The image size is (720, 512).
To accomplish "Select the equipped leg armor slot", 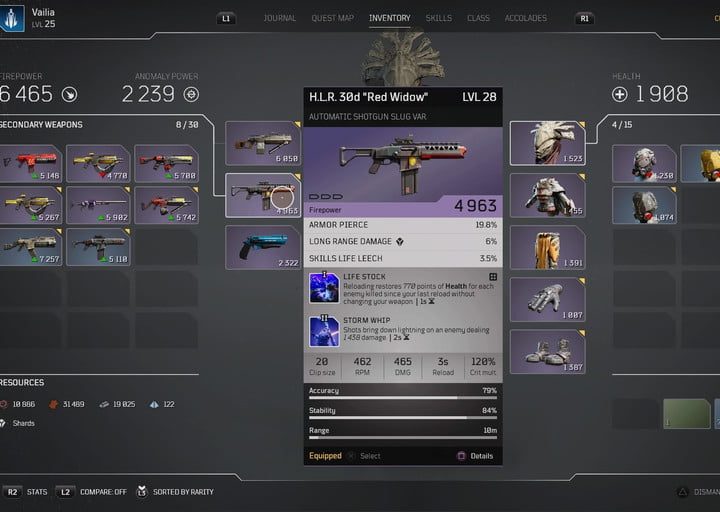I will coord(547,247).
